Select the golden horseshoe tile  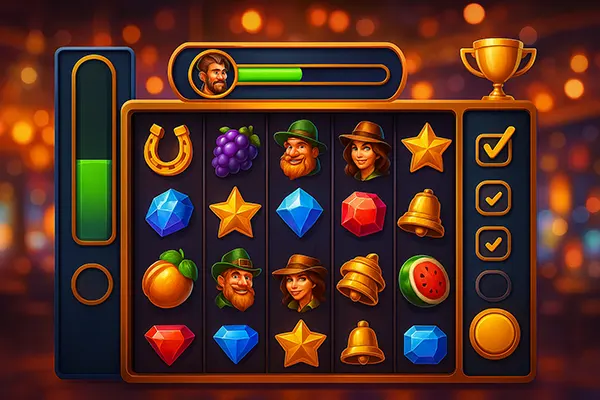pyautogui.click(x=167, y=148)
